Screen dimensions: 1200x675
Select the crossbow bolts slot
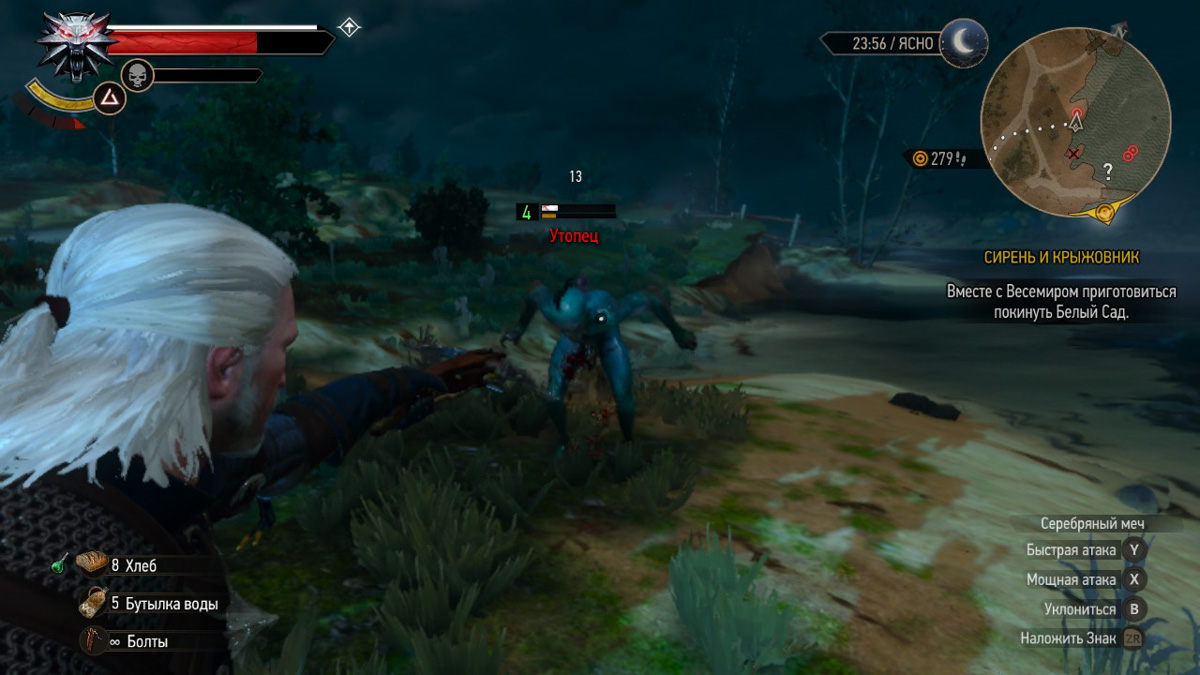[92, 641]
